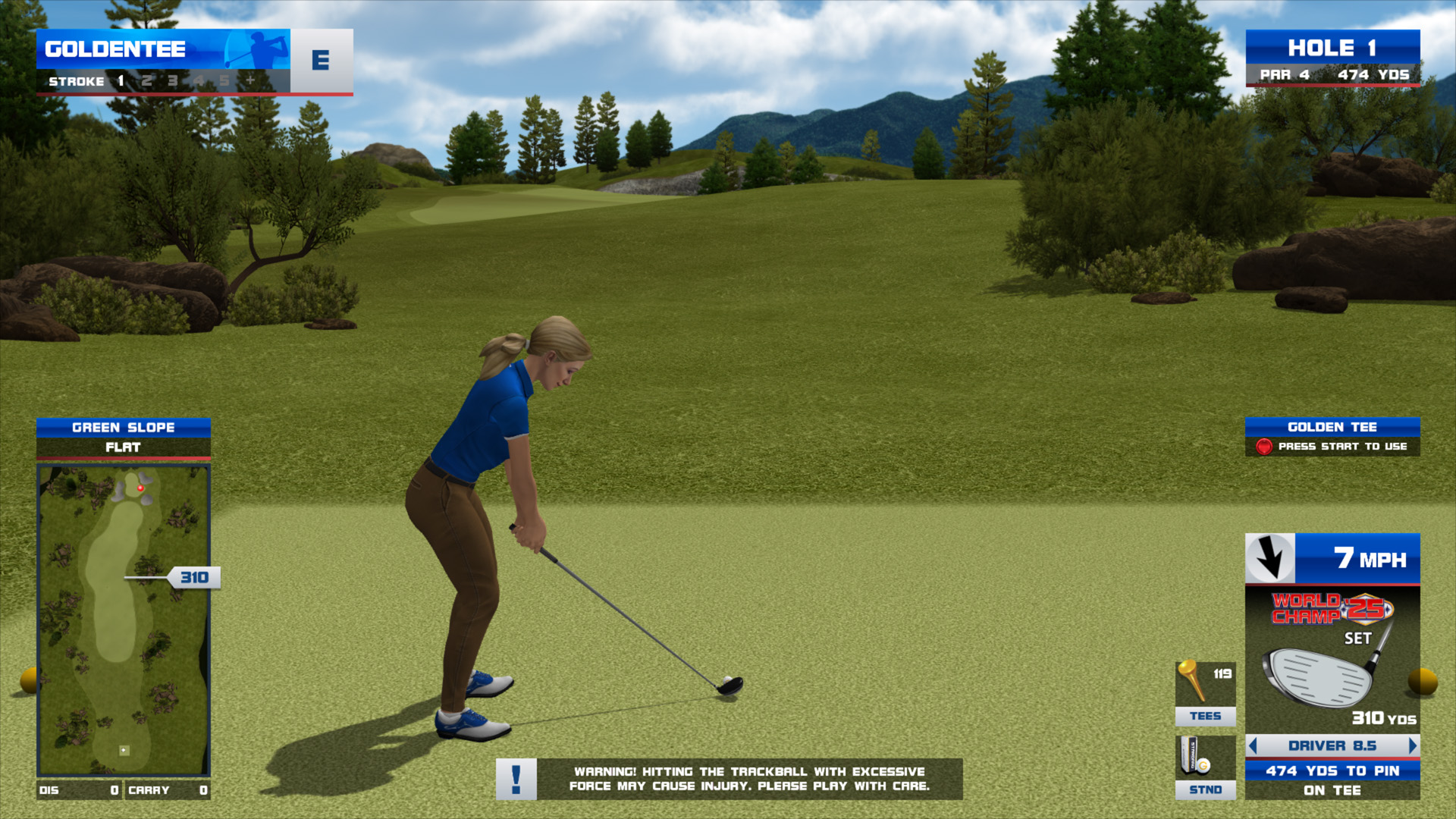Select the previous club with left arrow
1456x819 pixels.
(1253, 746)
